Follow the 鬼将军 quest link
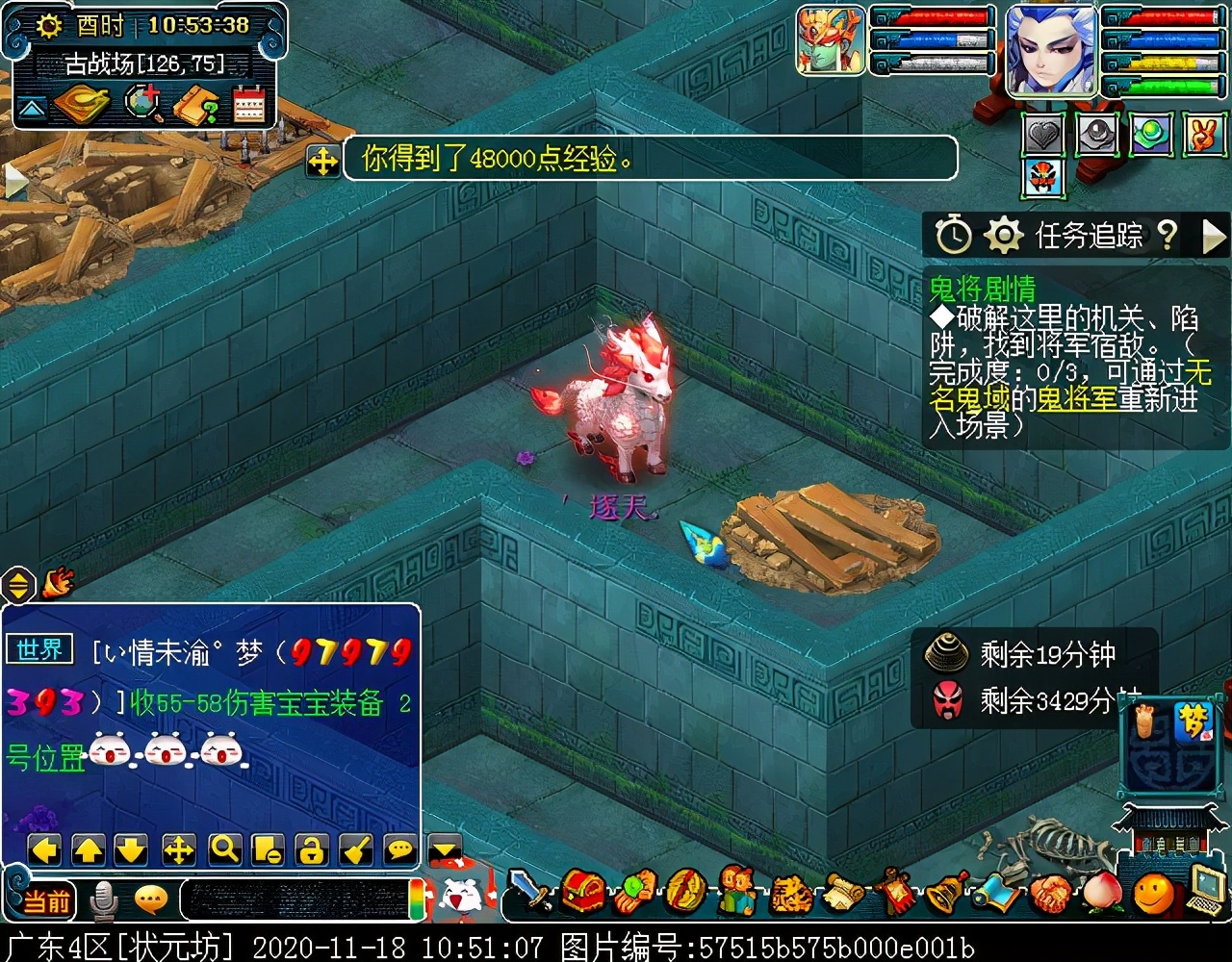The height and width of the screenshot is (962, 1232). click(x=1077, y=398)
